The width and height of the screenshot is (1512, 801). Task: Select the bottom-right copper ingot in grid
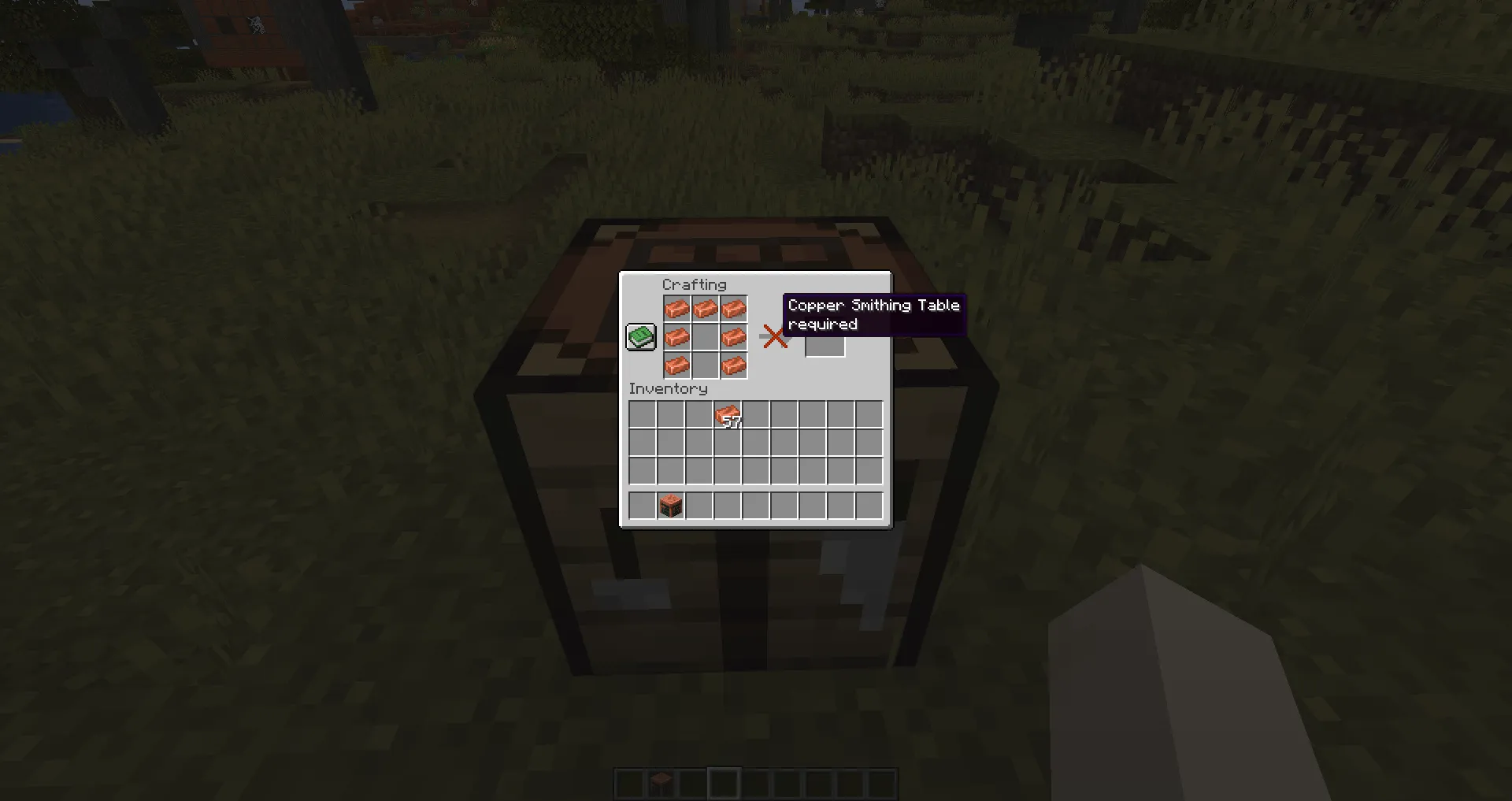click(x=734, y=365)
